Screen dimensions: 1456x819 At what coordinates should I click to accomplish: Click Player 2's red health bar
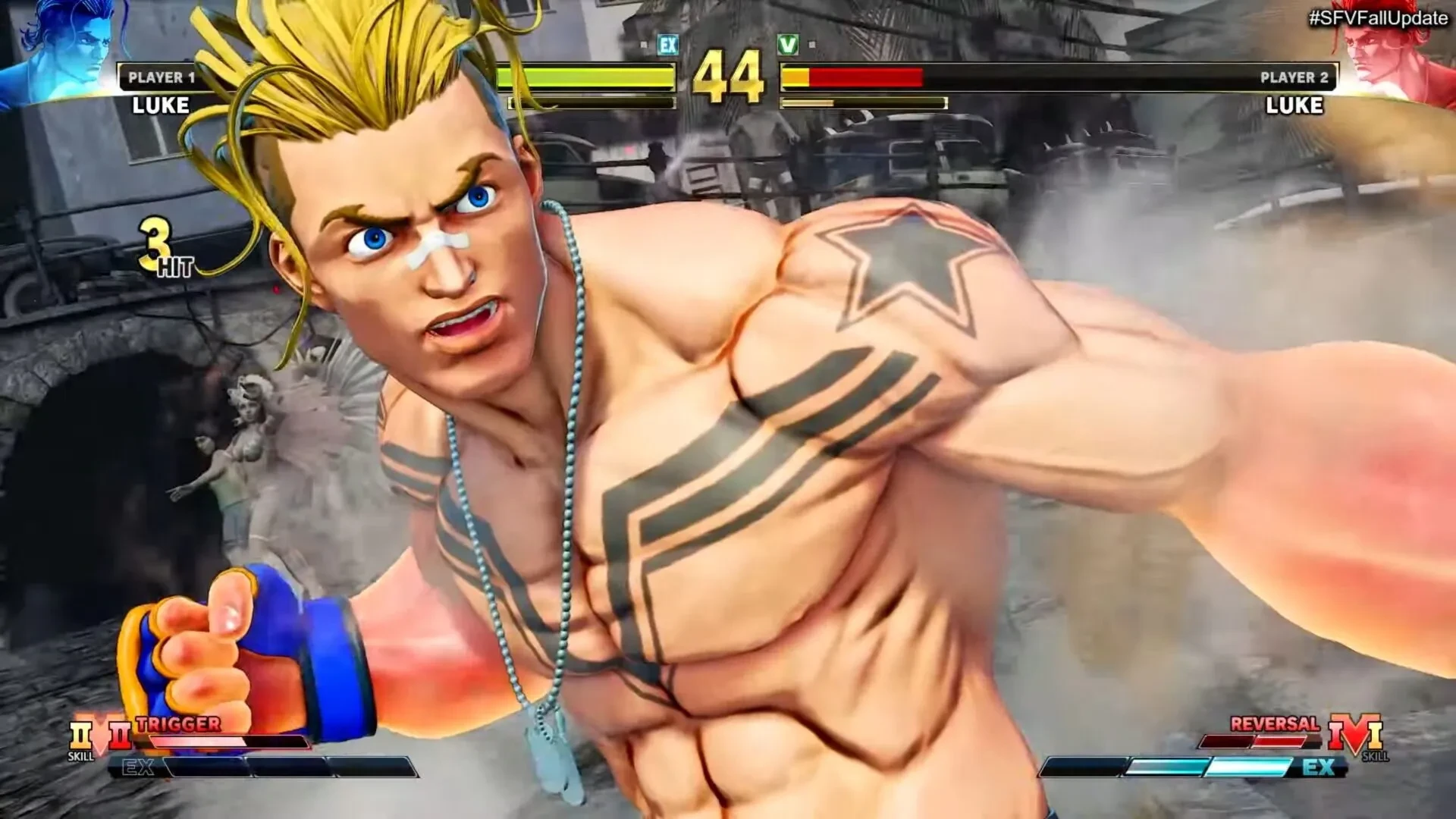(x=864, y=78)
